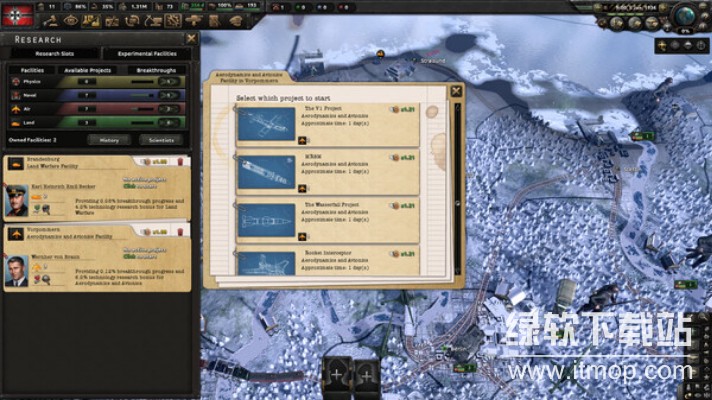Select the Vorpommern Aerodynamics and Avionics Facility card
Viewport: 712px width, 400px height.
(x=98, y=257)
